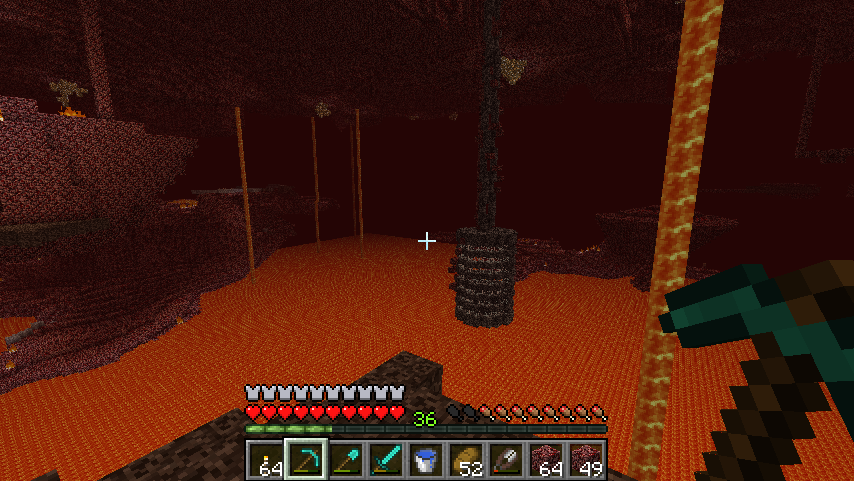The width and height of the screenshot is (854, 481).
Task: Select the water bucket slot
Action: point(426,460)
